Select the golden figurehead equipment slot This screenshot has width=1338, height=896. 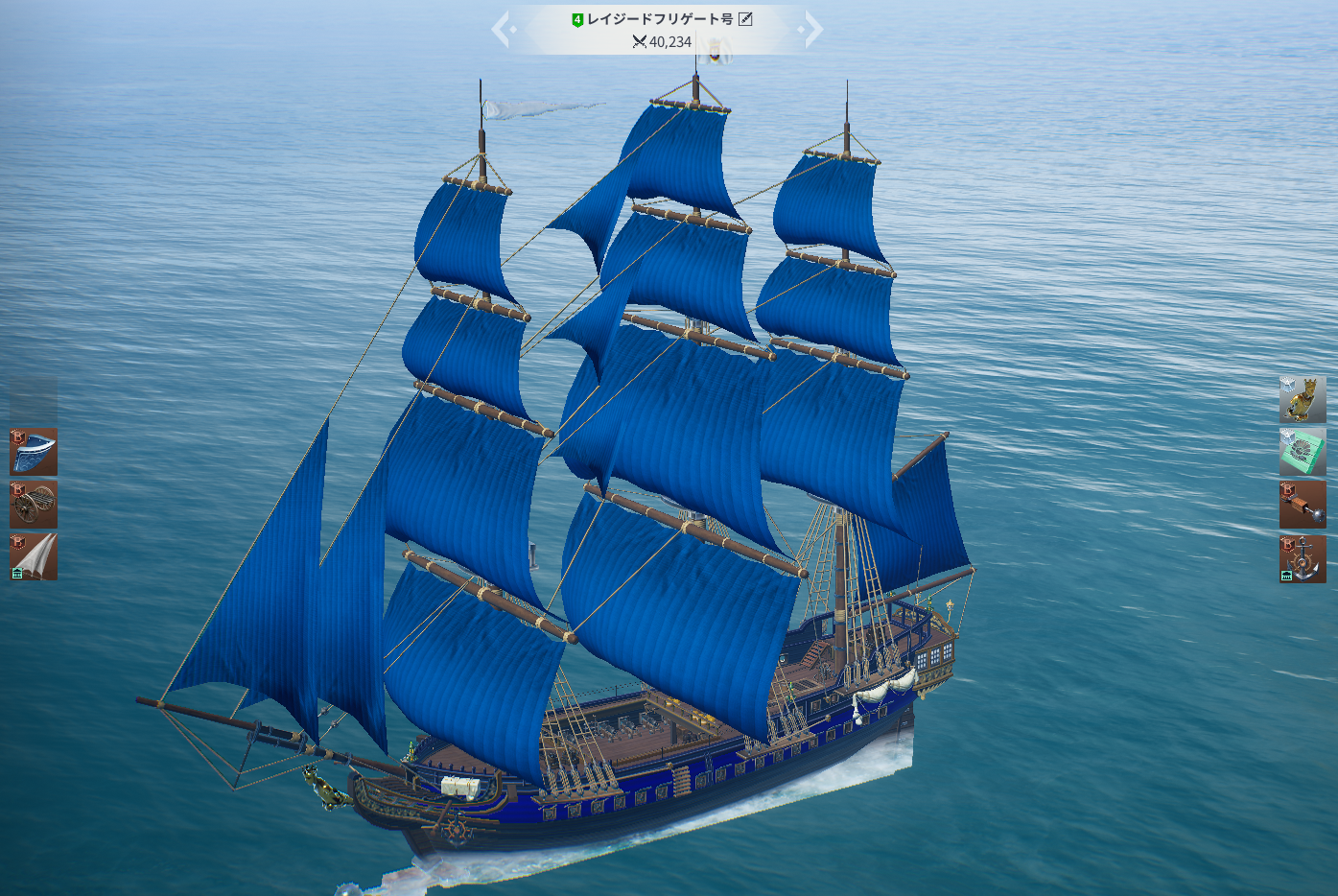1303,399
